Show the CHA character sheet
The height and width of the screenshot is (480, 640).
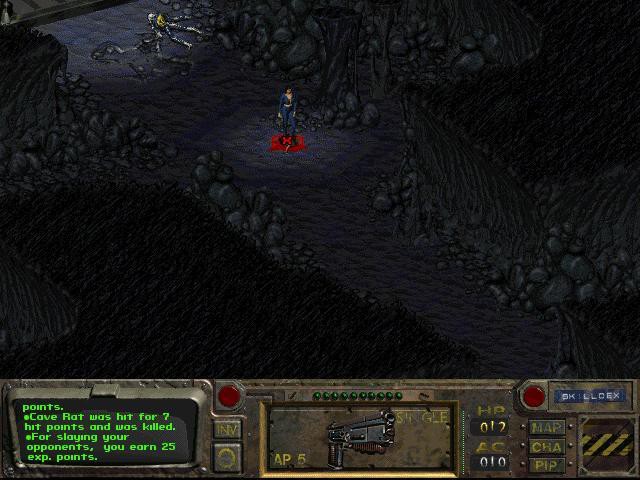pos(547,446)
